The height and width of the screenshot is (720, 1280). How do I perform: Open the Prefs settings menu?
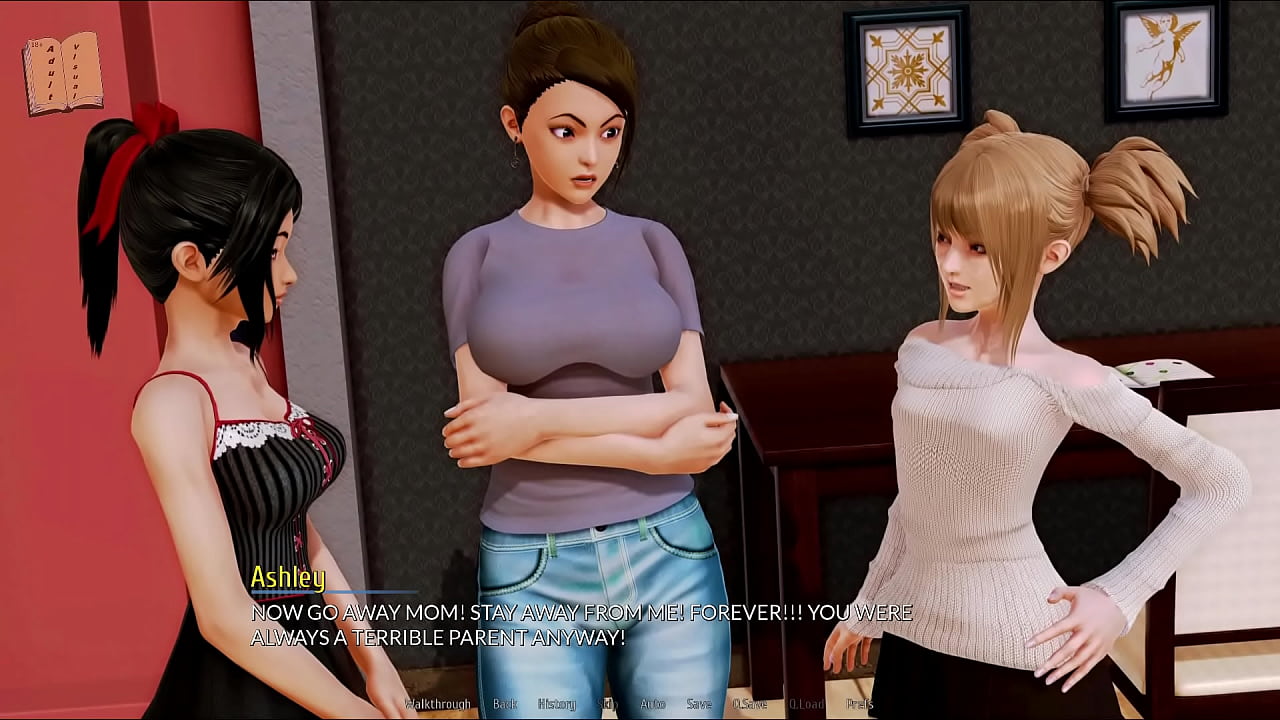click(859, 704)
